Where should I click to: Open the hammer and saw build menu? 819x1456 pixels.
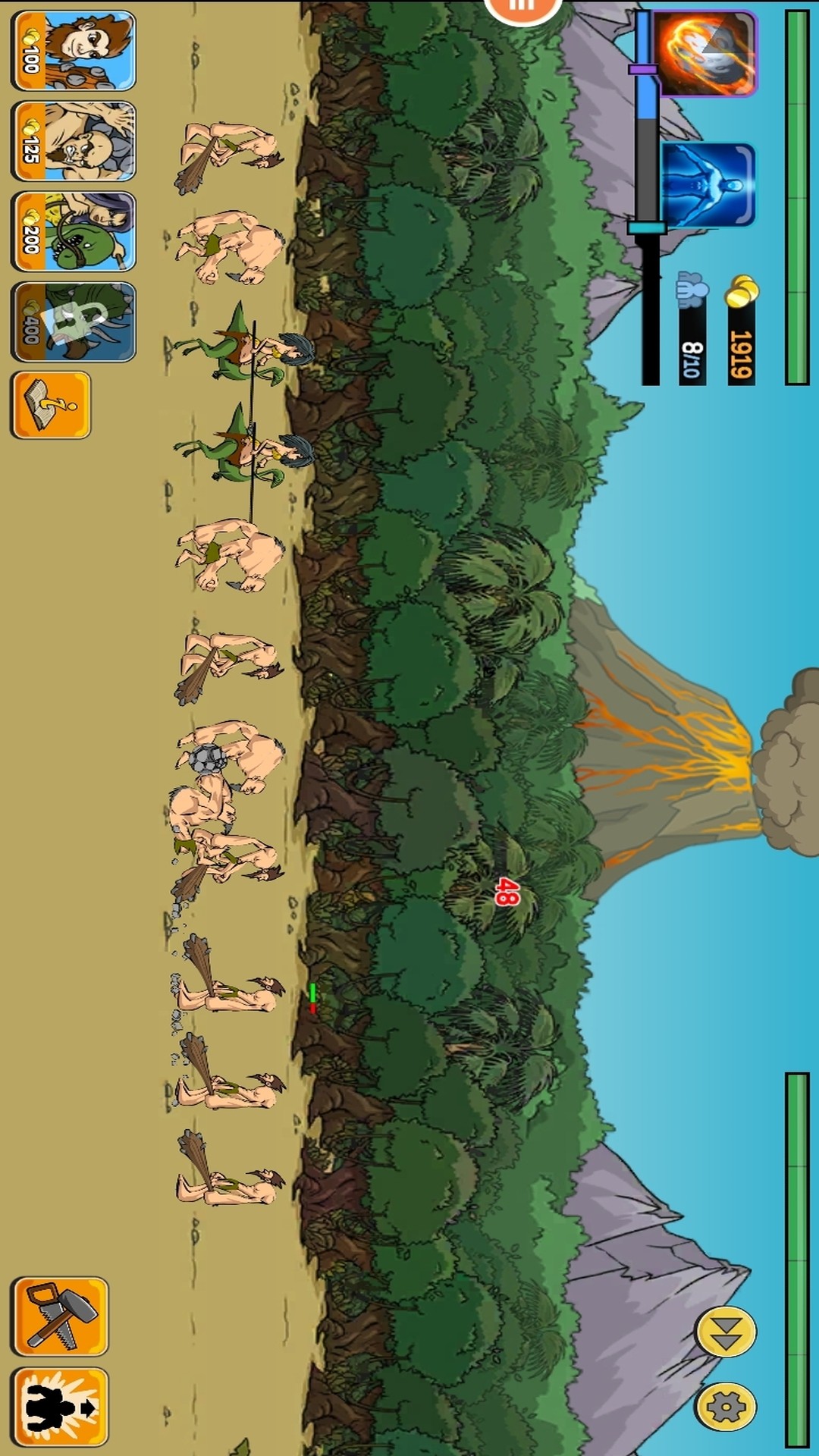click(x=60, y=1316)
